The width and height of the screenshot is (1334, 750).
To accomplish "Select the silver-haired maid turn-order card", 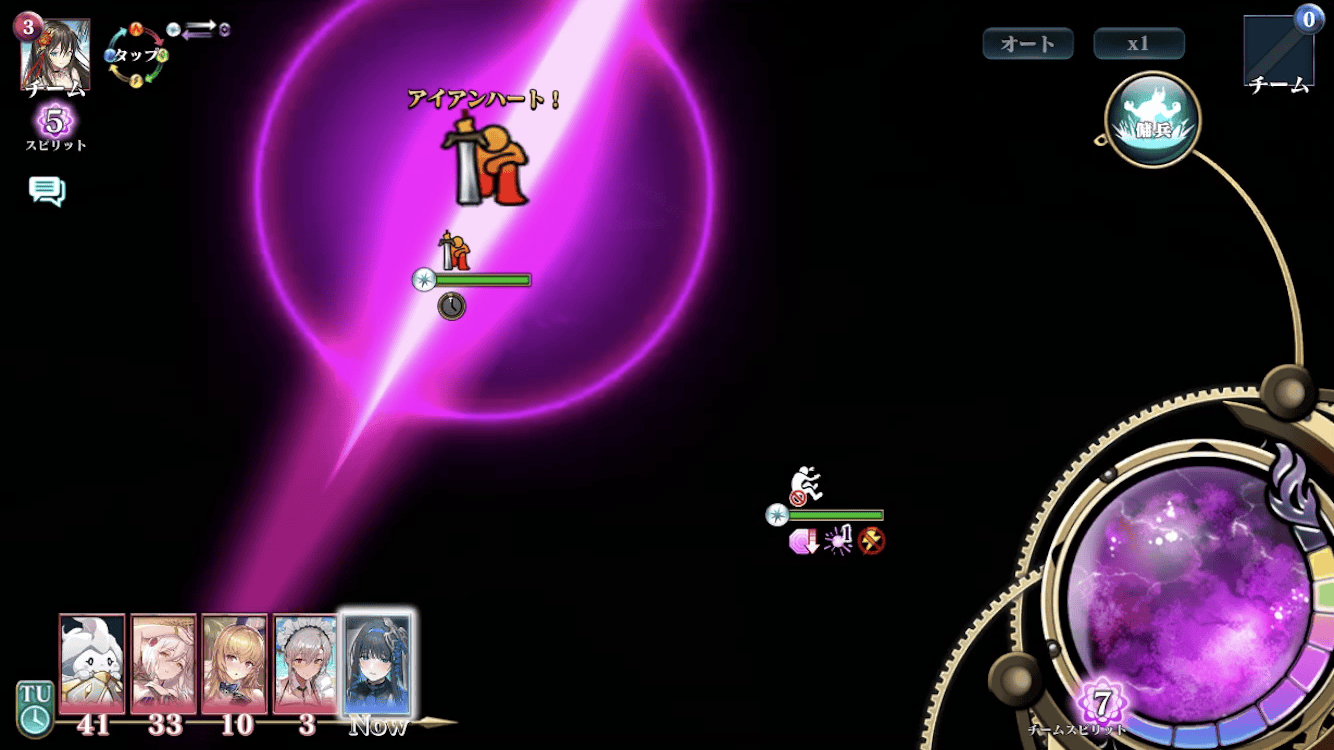I will [x=306, y=663].
